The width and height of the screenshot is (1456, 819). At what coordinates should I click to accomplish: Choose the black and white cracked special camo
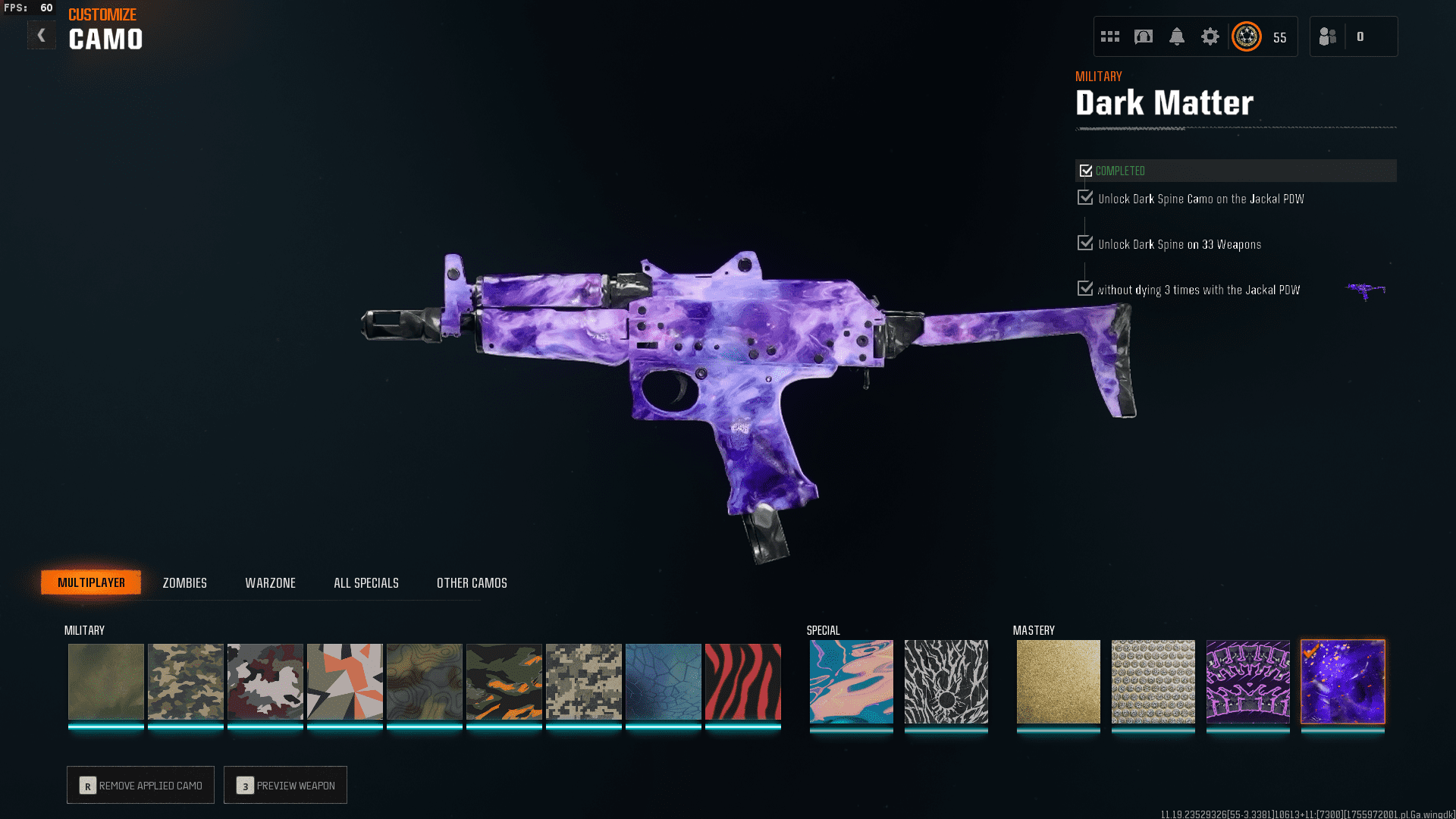click(x=946, y=681)
